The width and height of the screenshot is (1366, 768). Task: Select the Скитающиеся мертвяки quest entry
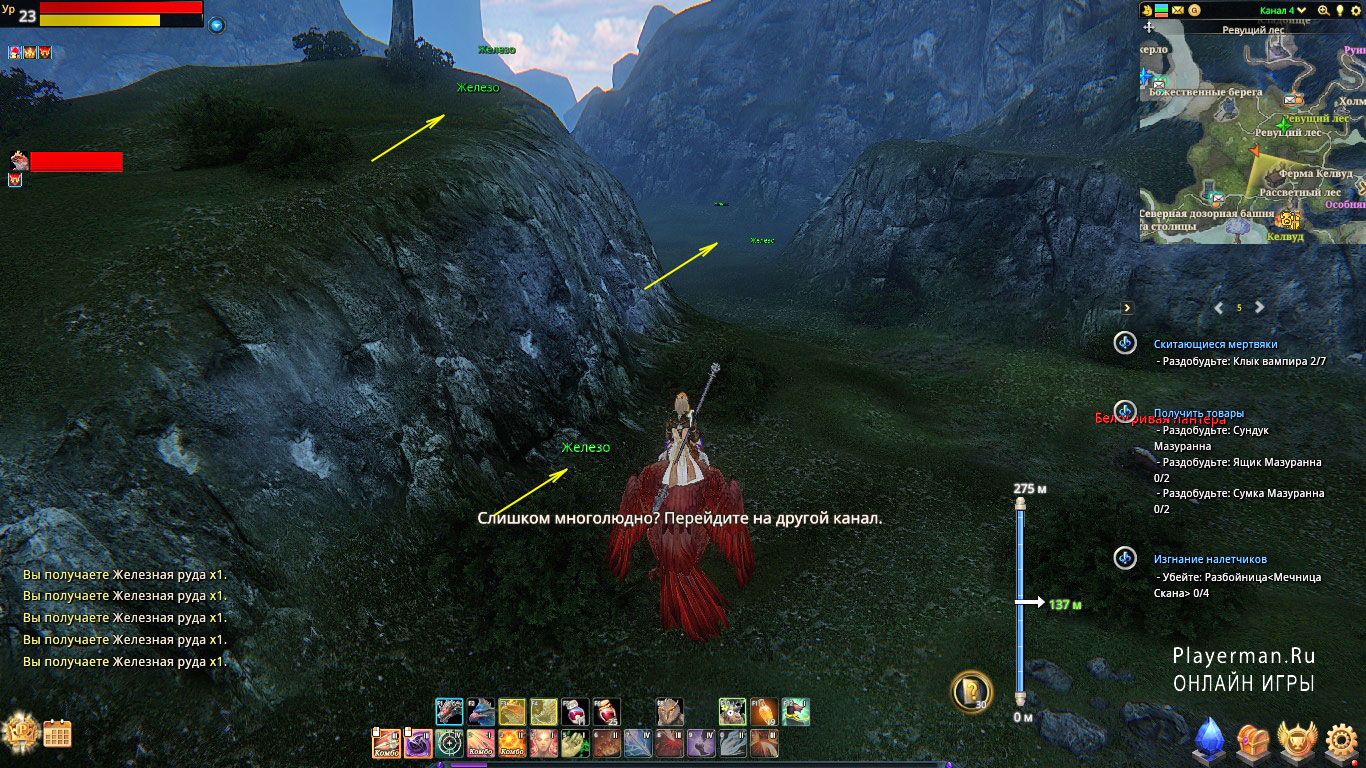[1215, 344]
